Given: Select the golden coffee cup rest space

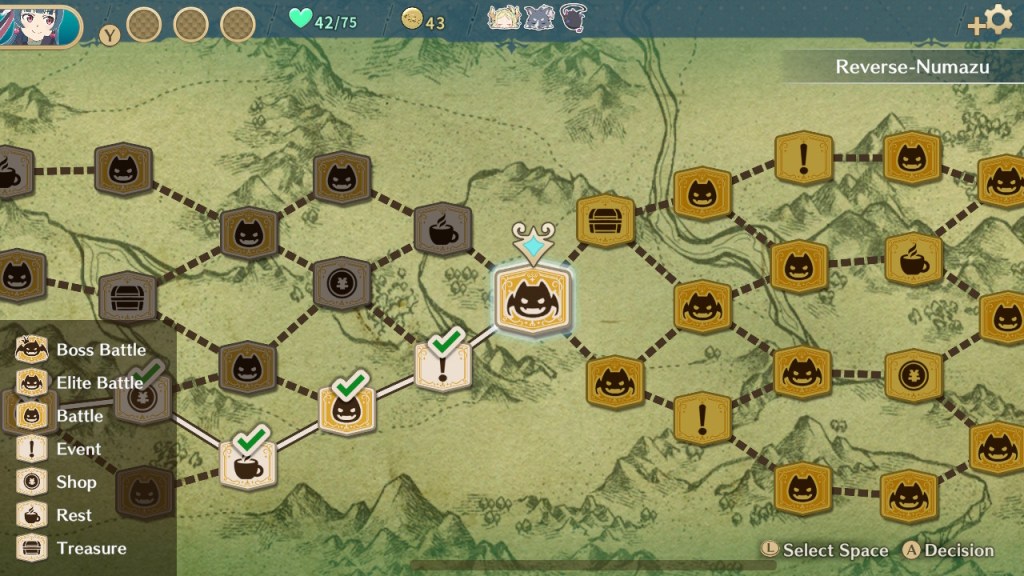Looking at the screenshot, I should pos(913,259).
